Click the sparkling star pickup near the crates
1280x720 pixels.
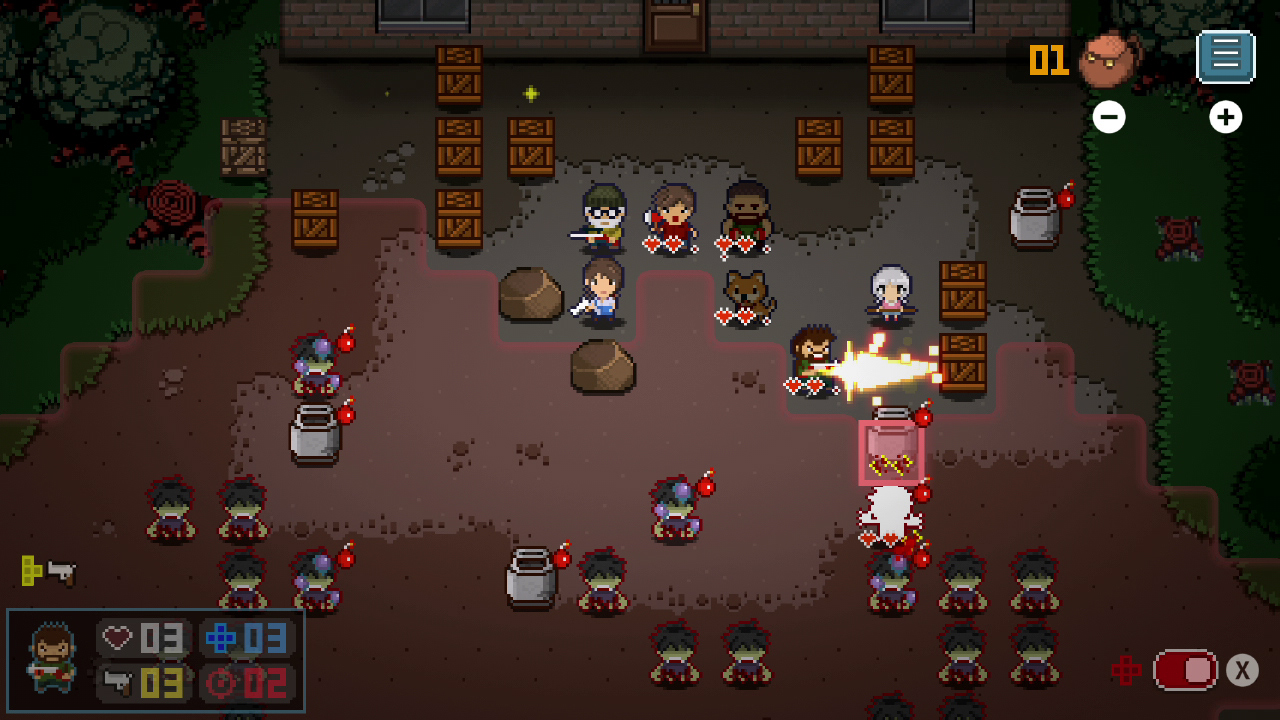[x=530, y=93]
